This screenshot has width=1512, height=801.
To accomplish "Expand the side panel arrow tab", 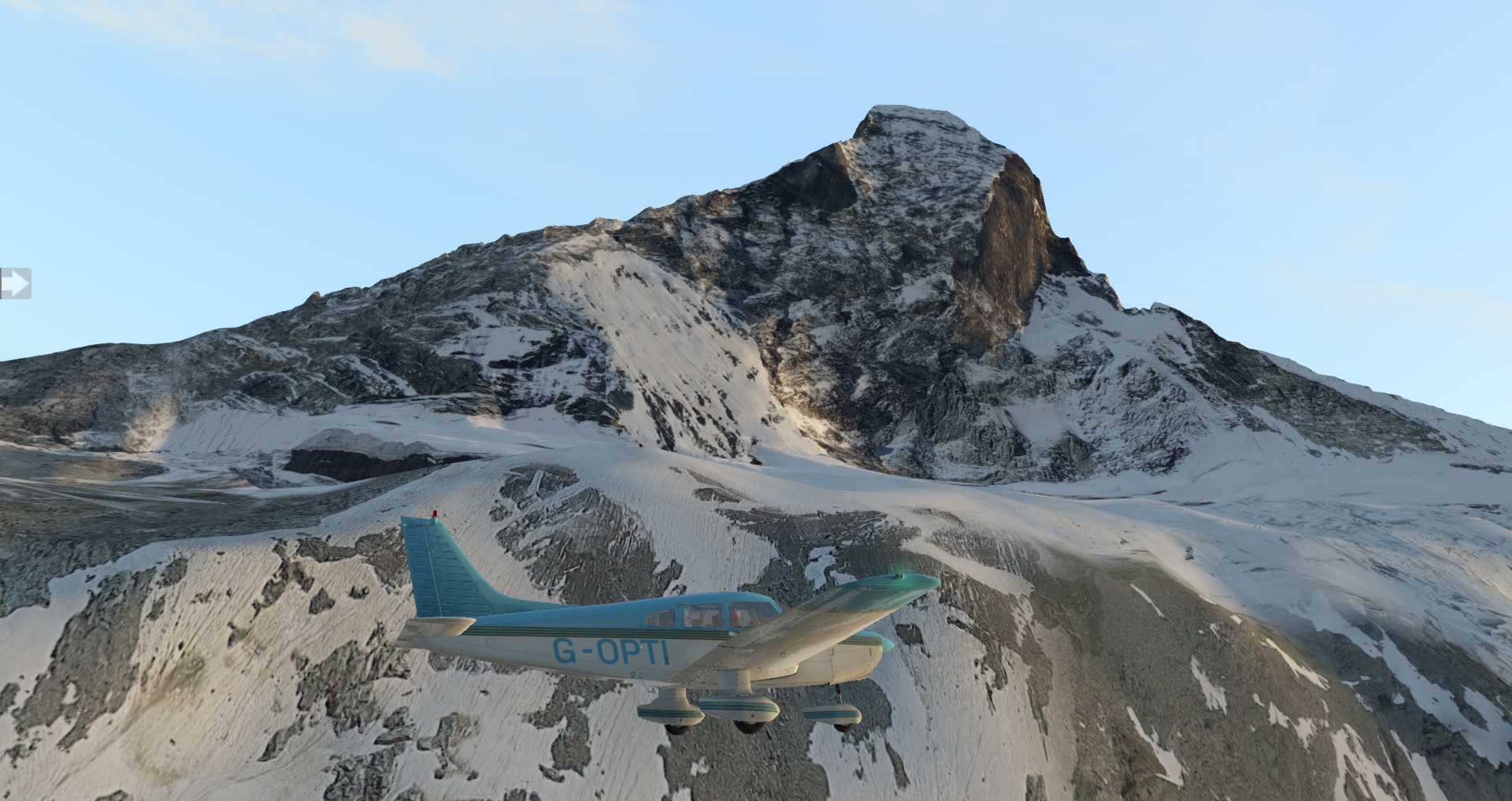I will 14,284.
